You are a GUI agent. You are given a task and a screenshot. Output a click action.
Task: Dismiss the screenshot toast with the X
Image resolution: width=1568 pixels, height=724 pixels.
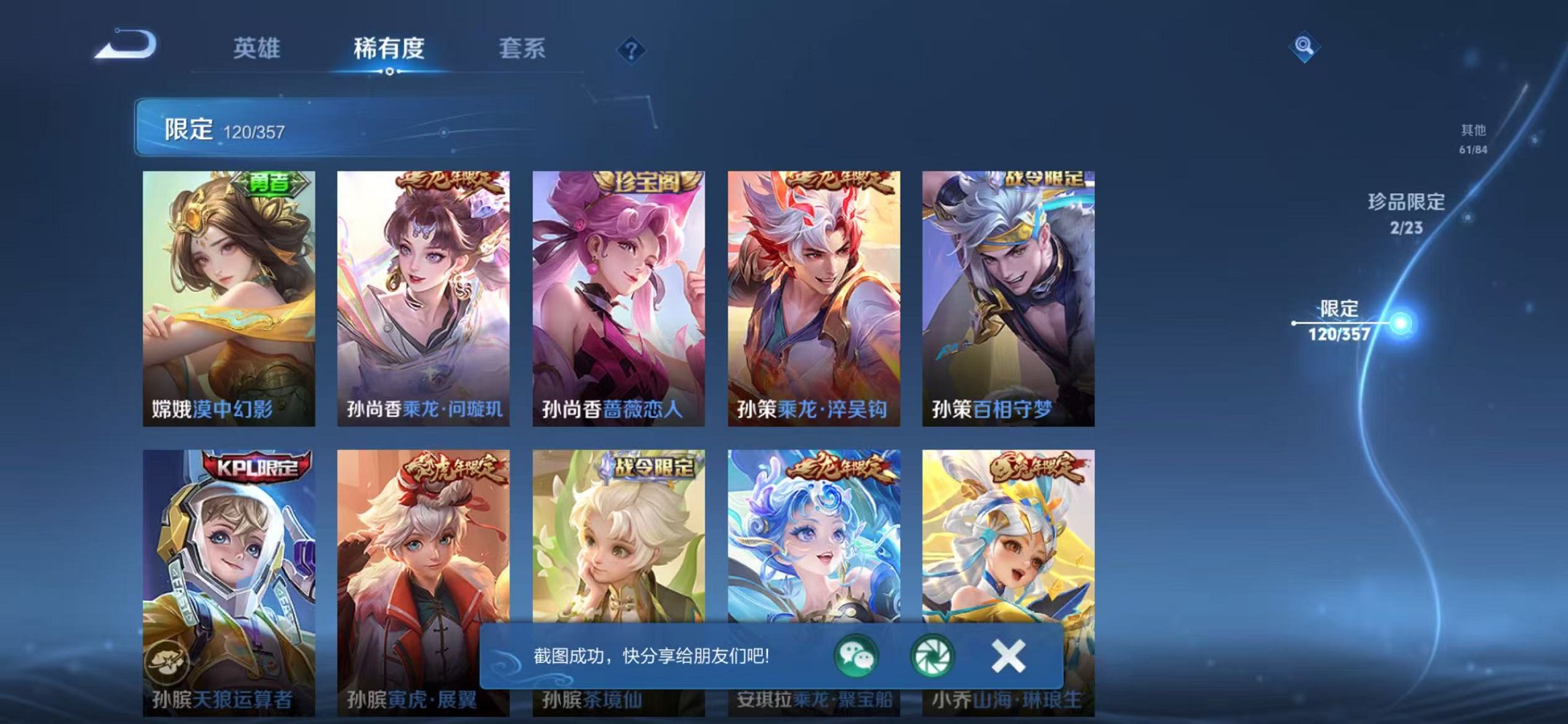pos(1008,657)
